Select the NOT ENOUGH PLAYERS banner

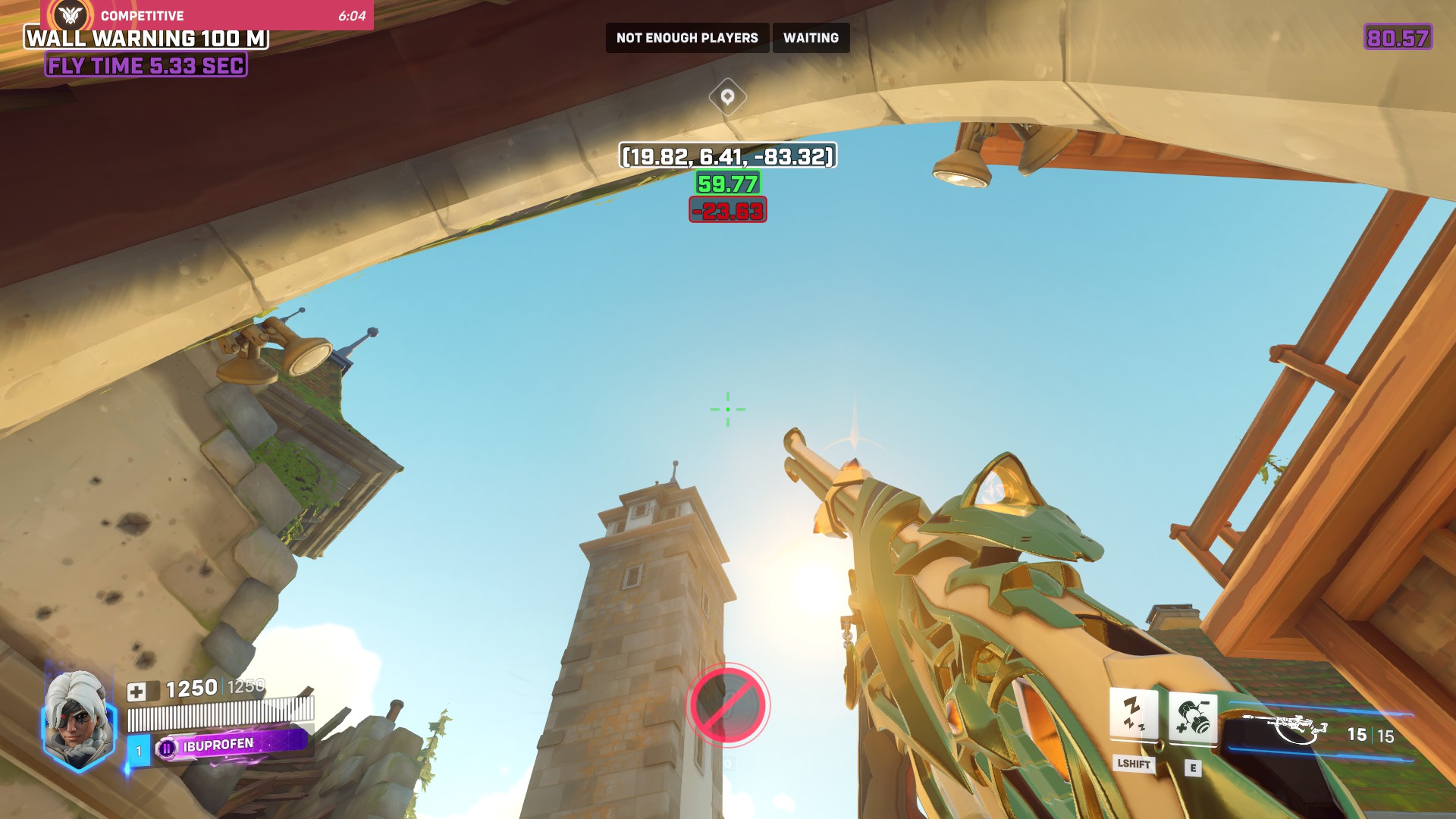click(686, 37)
